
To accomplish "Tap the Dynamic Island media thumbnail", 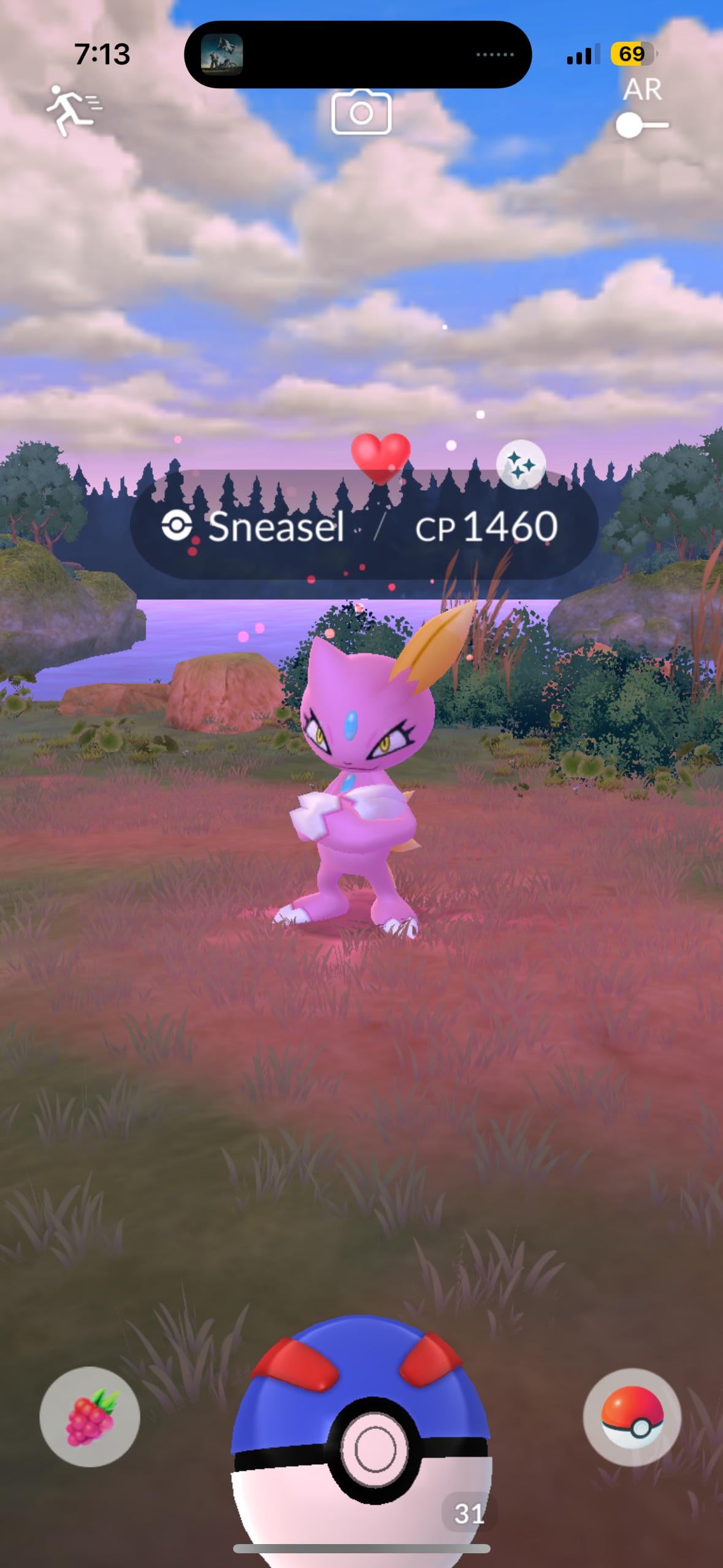I will click(222, 55).
